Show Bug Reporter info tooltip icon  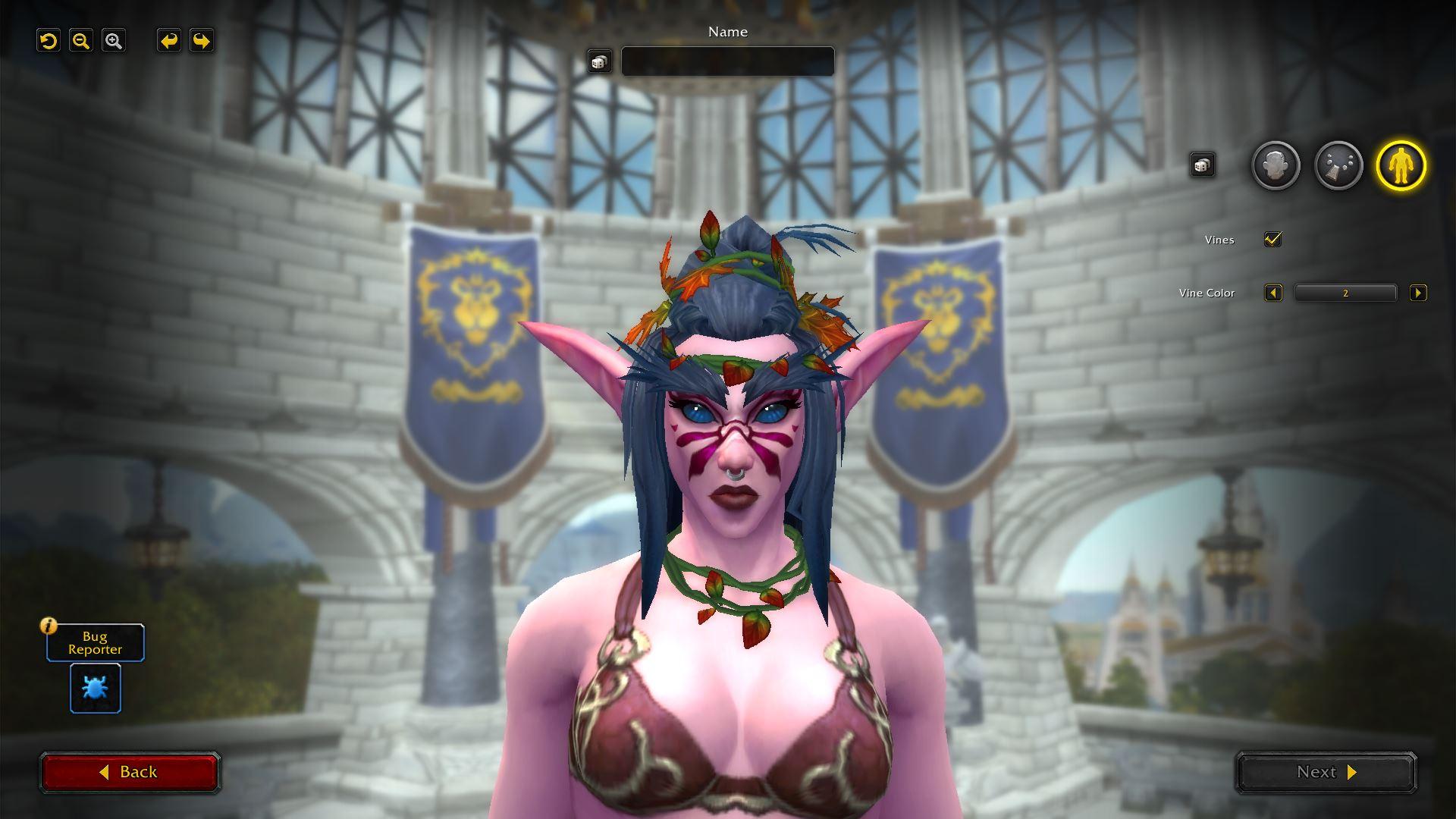(49, 626)
